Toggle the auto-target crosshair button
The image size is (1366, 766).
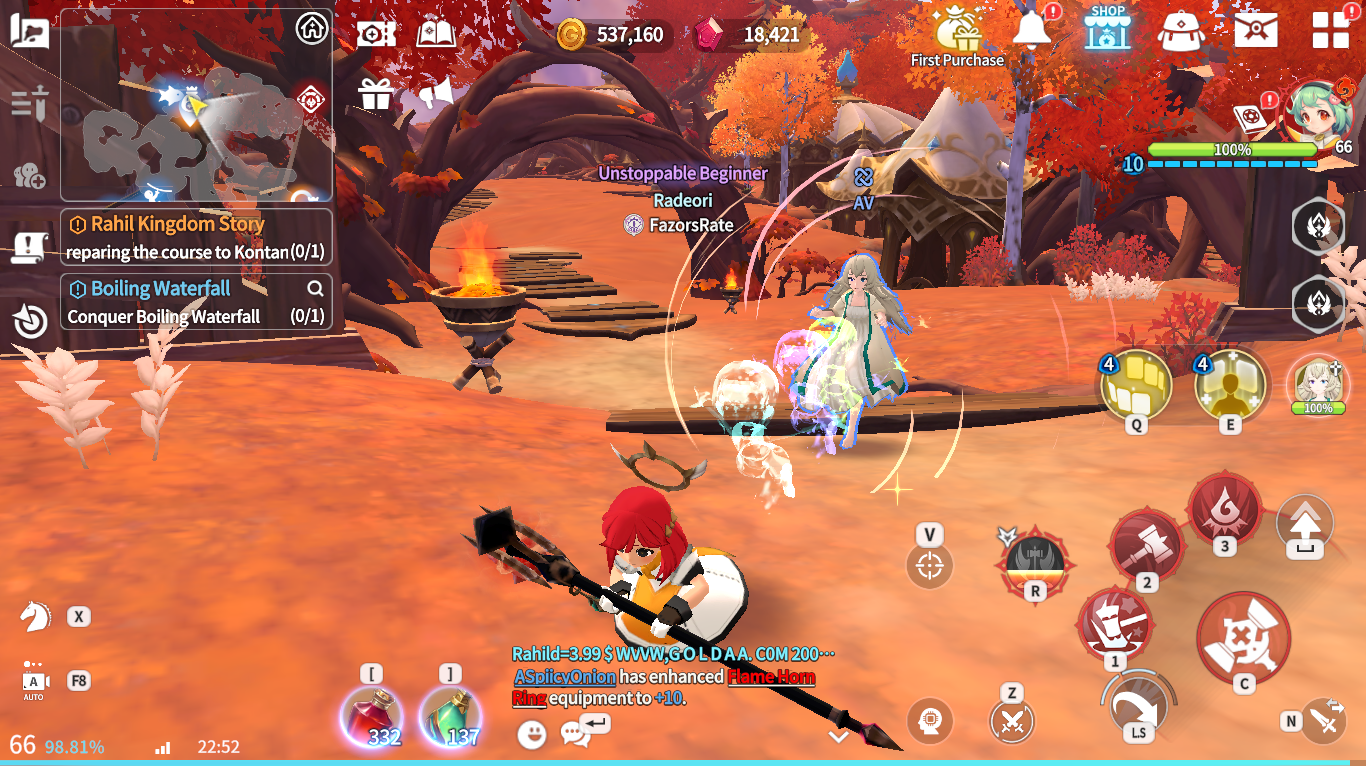929,567
